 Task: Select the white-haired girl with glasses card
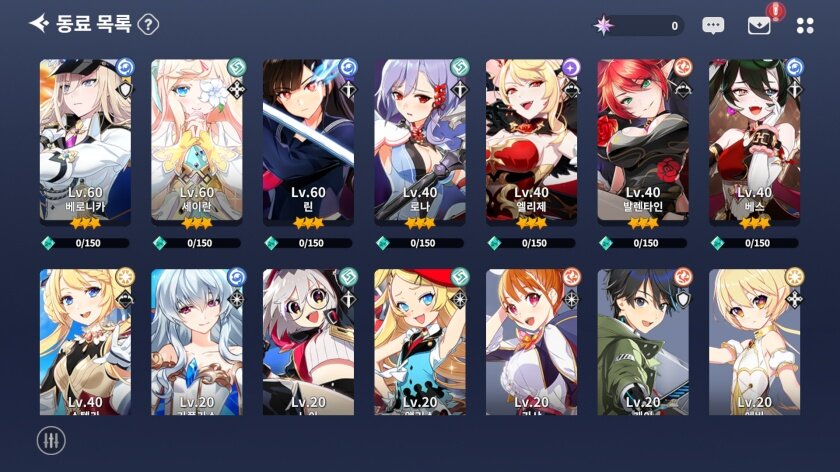pos(308,340)
